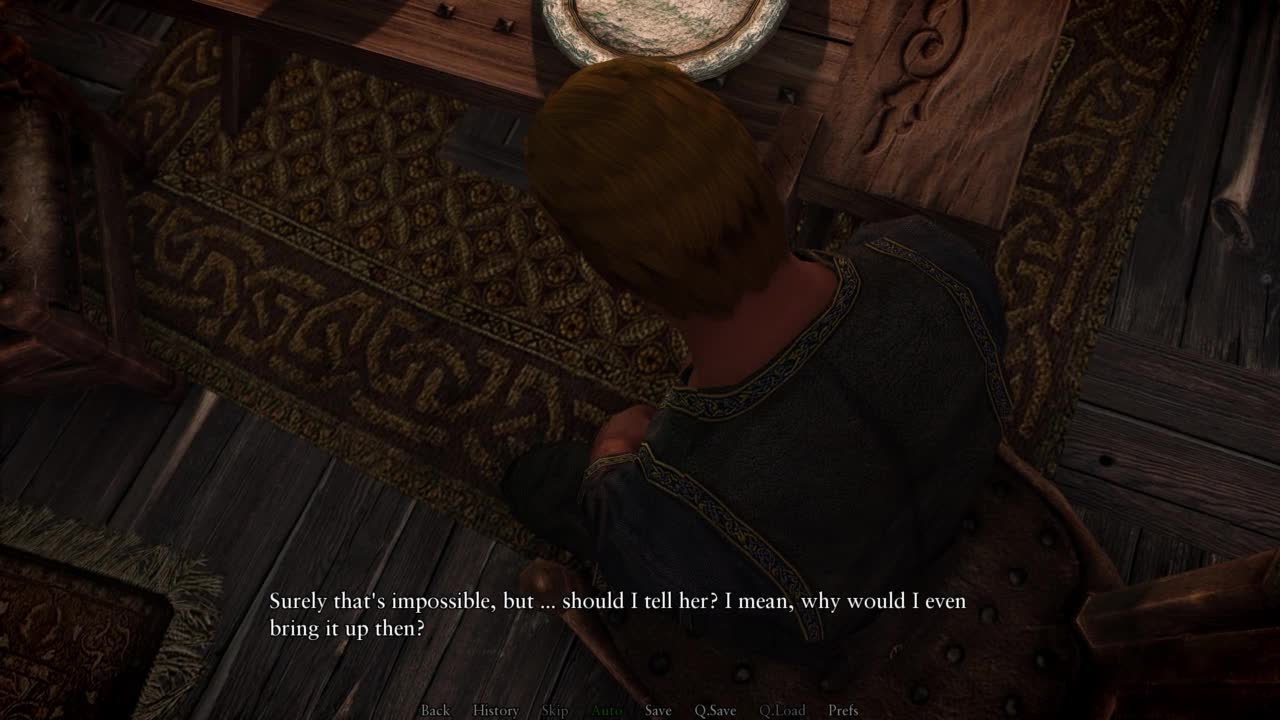Toggle Auto advance mode

(606, 710)
